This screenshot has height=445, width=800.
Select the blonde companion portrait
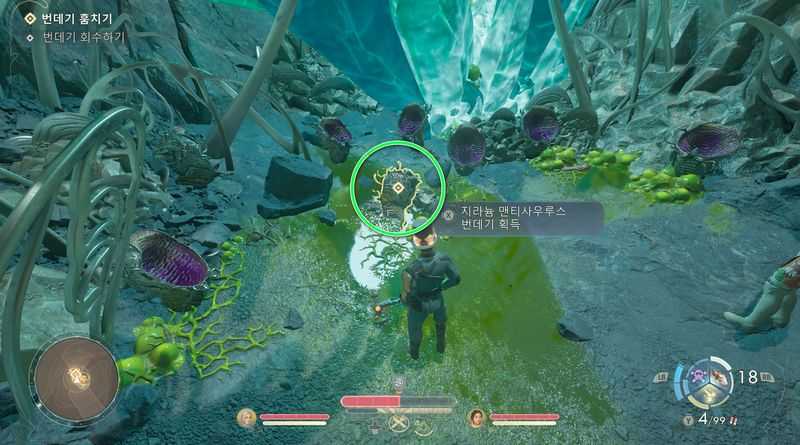(x=246, y=418)
